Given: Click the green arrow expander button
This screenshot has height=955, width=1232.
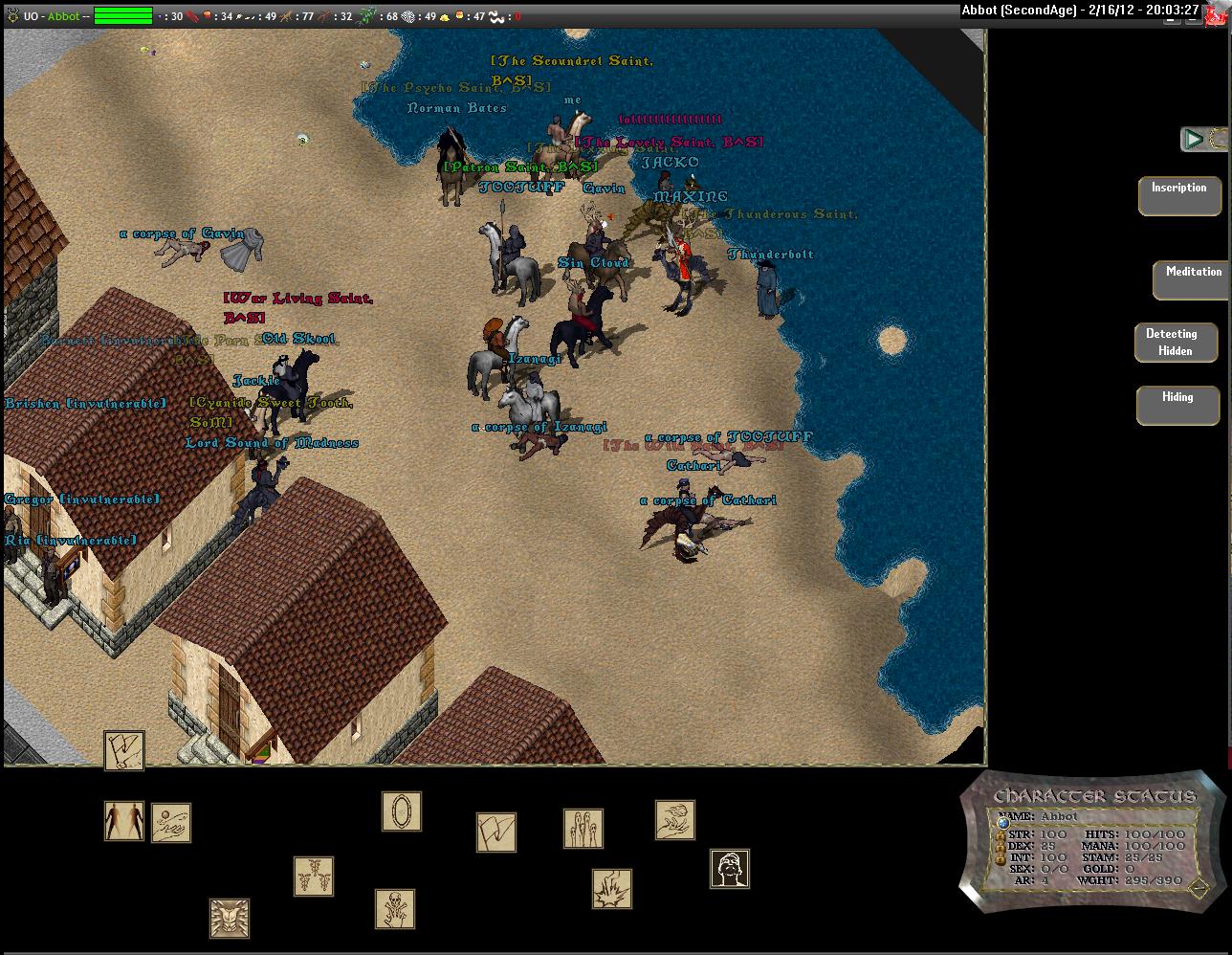Looking at the screenshot, I should [1193, 139].
